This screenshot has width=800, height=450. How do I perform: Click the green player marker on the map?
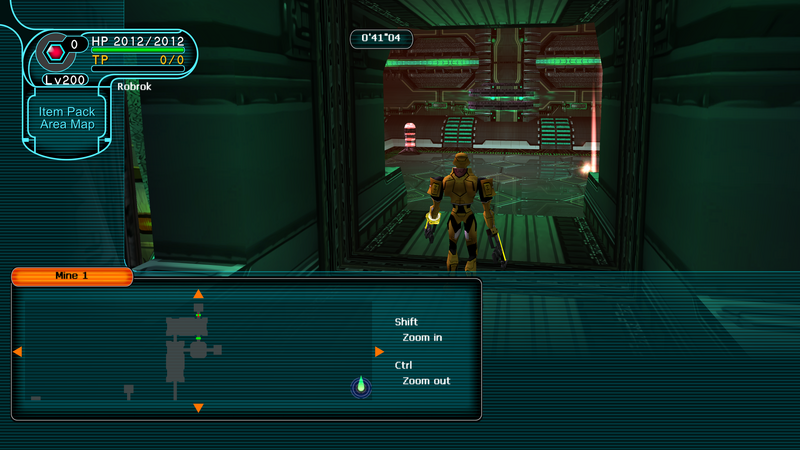pos(361,386)
